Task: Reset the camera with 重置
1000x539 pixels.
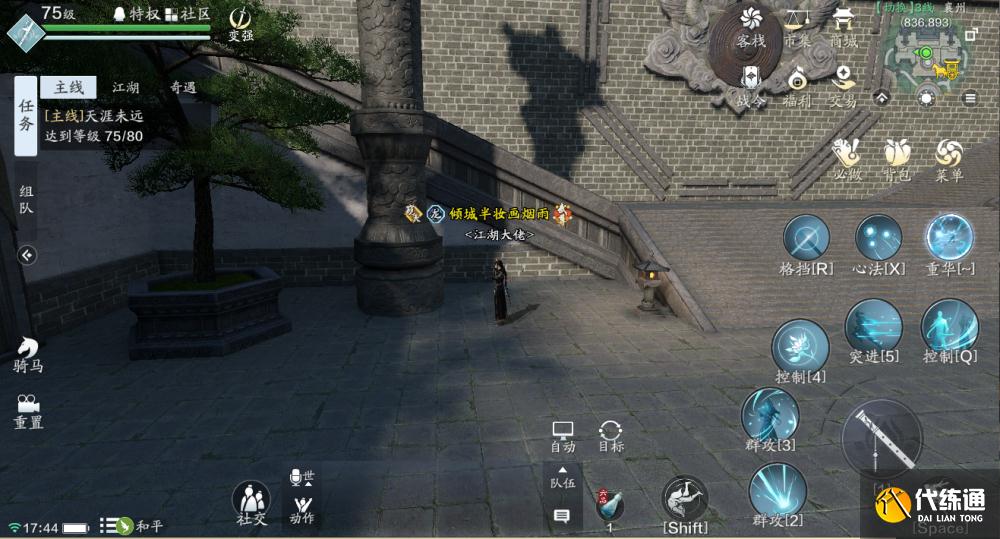Action: point(27,410)
